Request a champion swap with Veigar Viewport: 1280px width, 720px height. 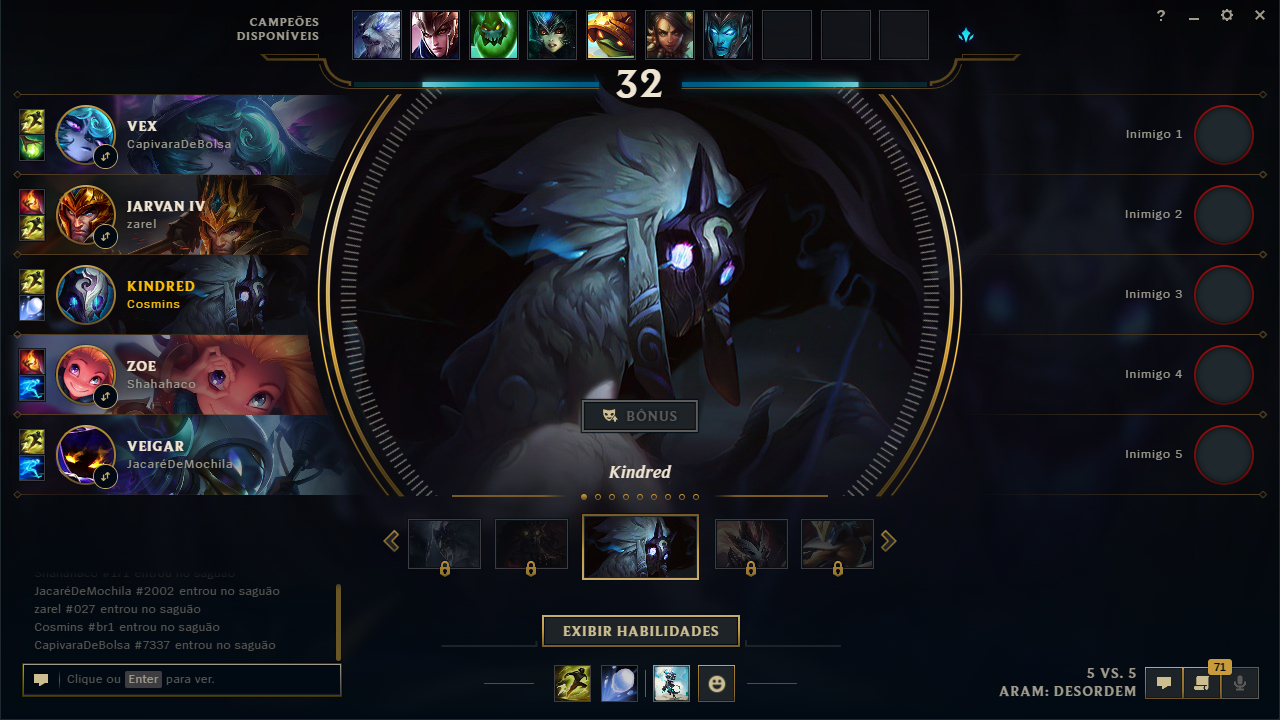[x=105, y=477]
